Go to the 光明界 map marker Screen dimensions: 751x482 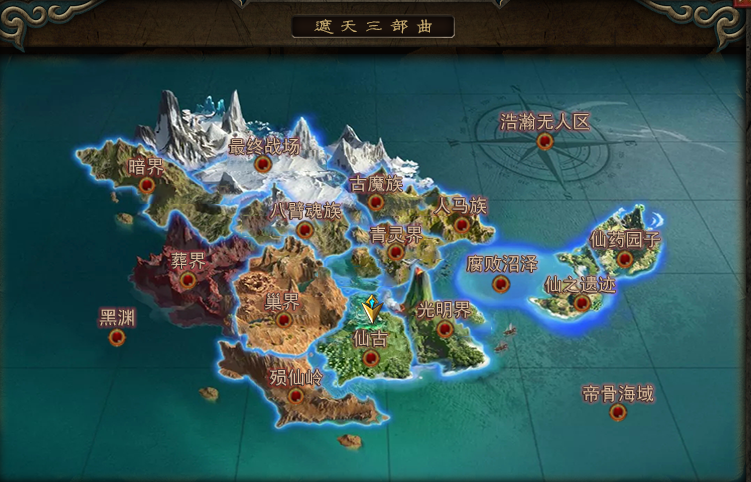tap(444, 328)
